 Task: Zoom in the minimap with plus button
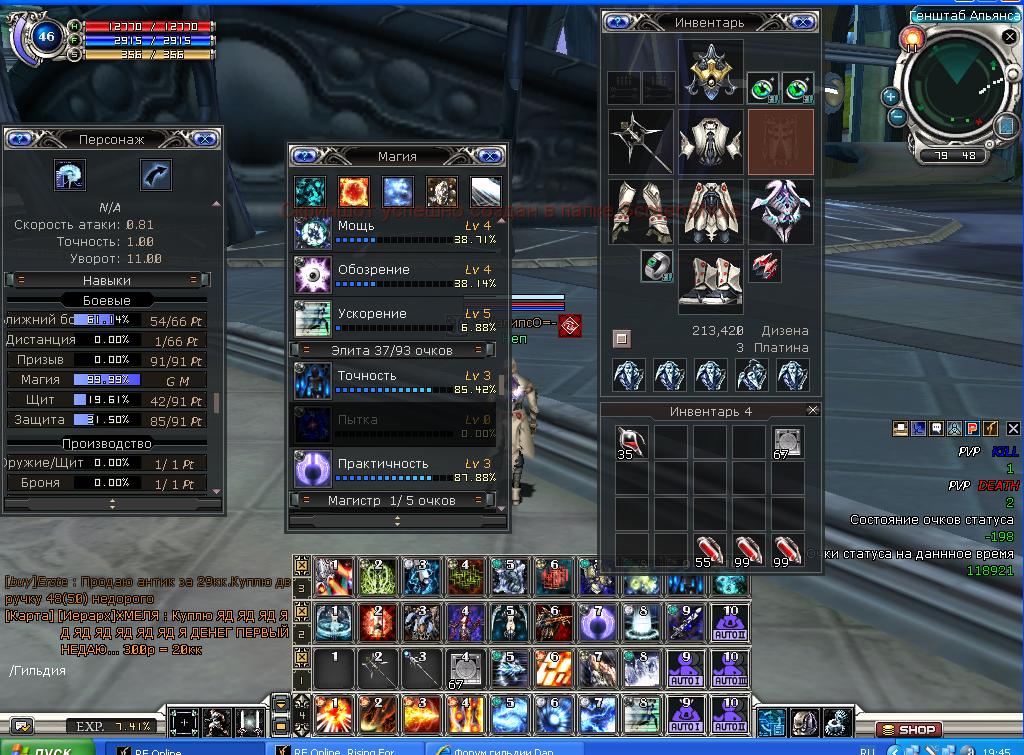(x=889, y=96)
